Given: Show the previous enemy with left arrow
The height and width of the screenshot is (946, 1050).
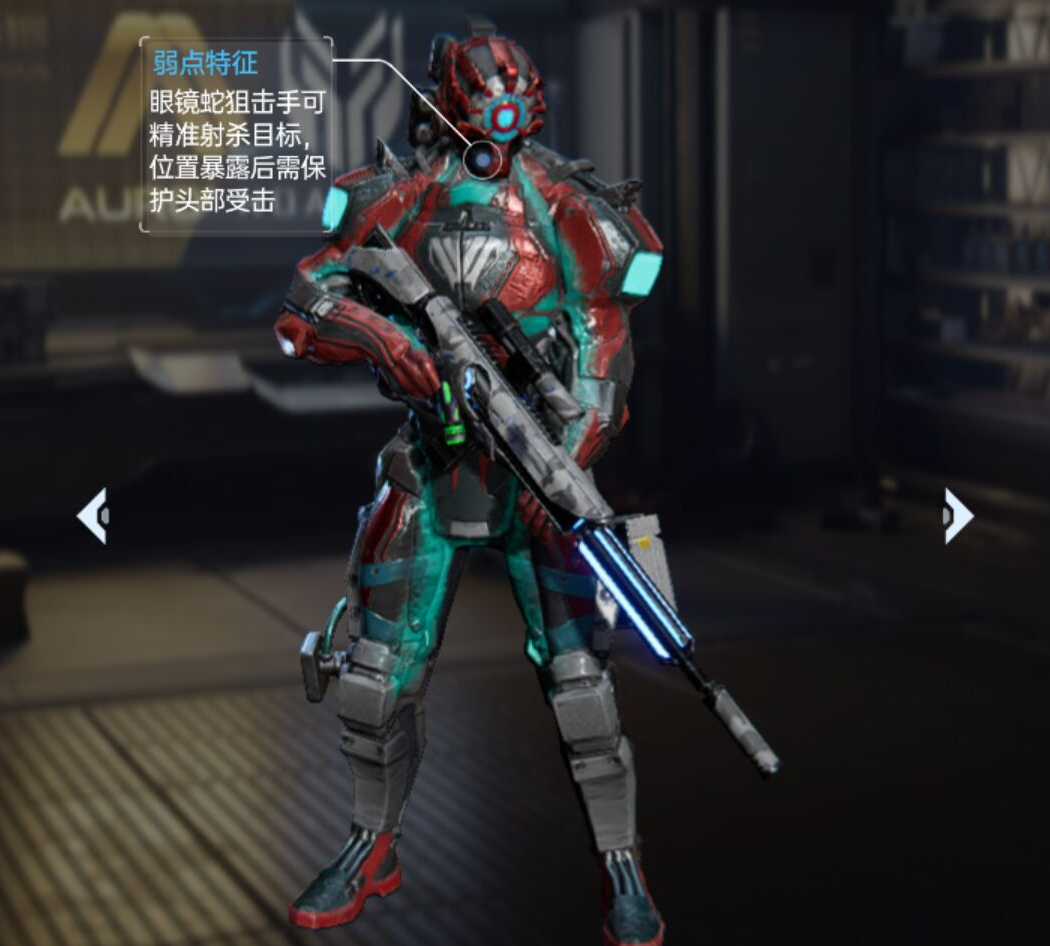Looking at the screenshot, I should 93,516.
